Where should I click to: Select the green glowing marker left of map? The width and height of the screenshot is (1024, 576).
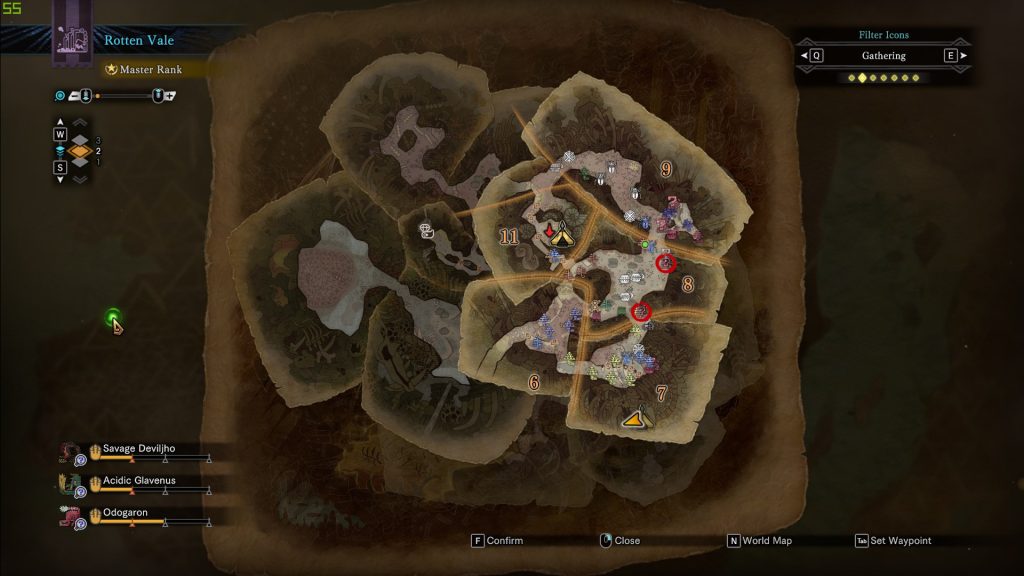point(114,318)
